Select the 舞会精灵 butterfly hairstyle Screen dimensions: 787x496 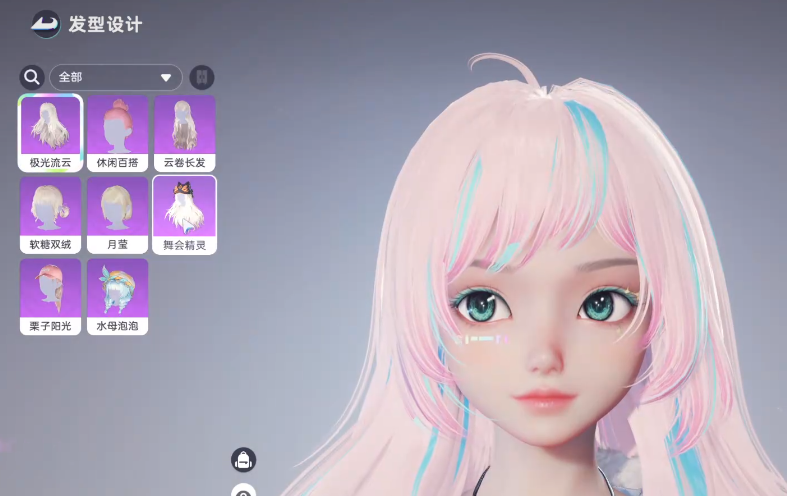pyautogui.click(x=184, y=215)
